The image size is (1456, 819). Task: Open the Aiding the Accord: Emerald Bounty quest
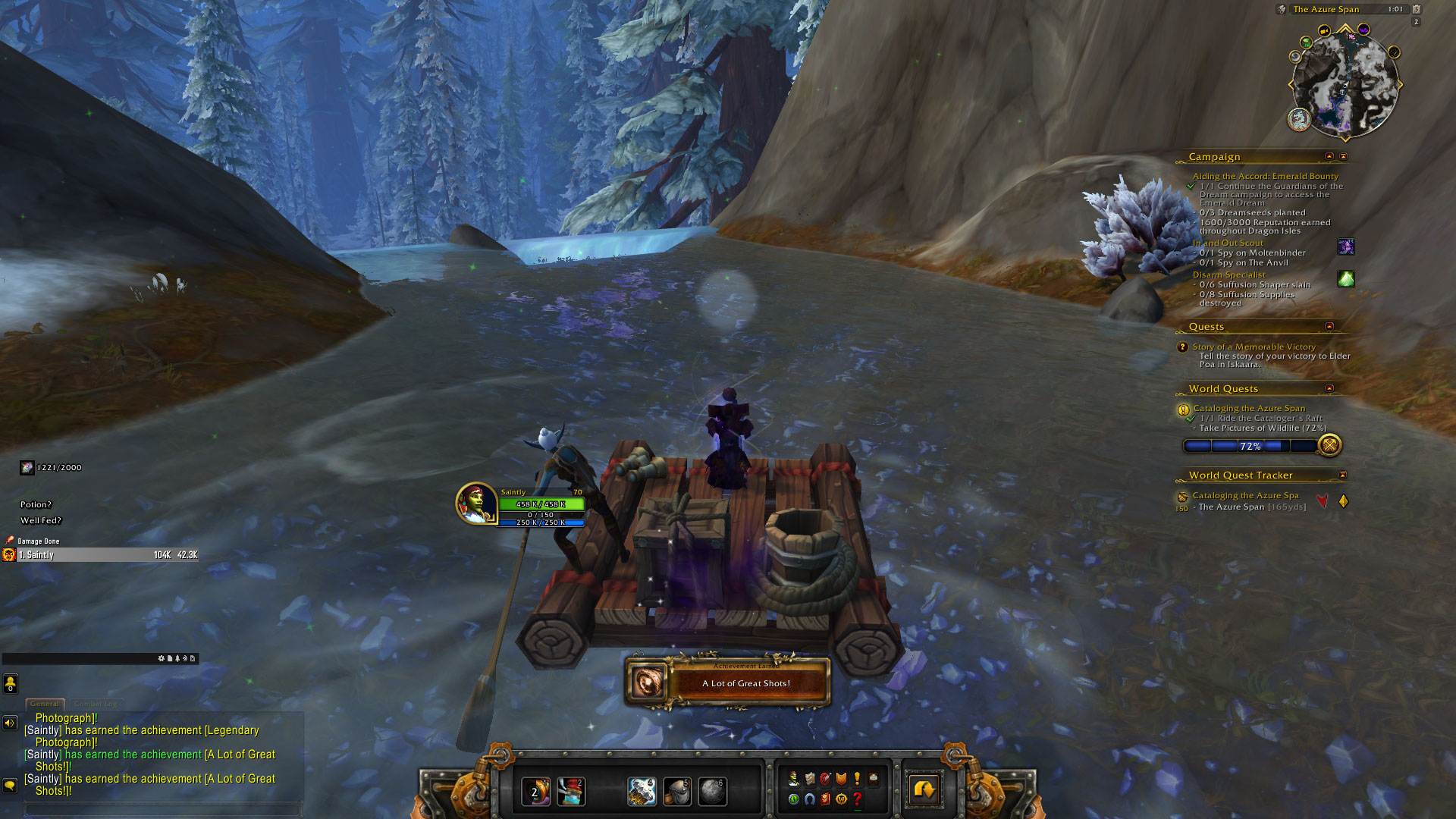coord(1265,176)
